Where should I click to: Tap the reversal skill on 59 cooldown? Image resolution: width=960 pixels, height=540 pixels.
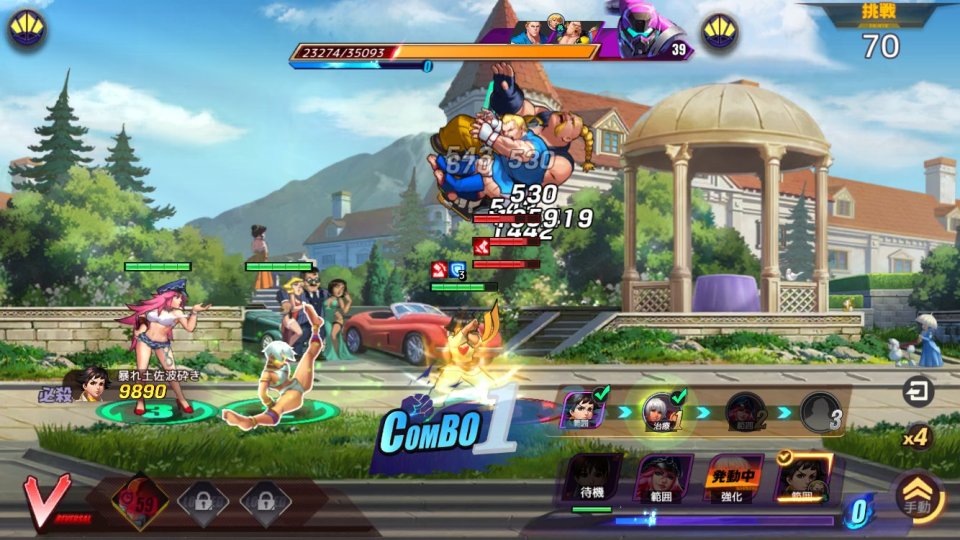coord(137,499)
